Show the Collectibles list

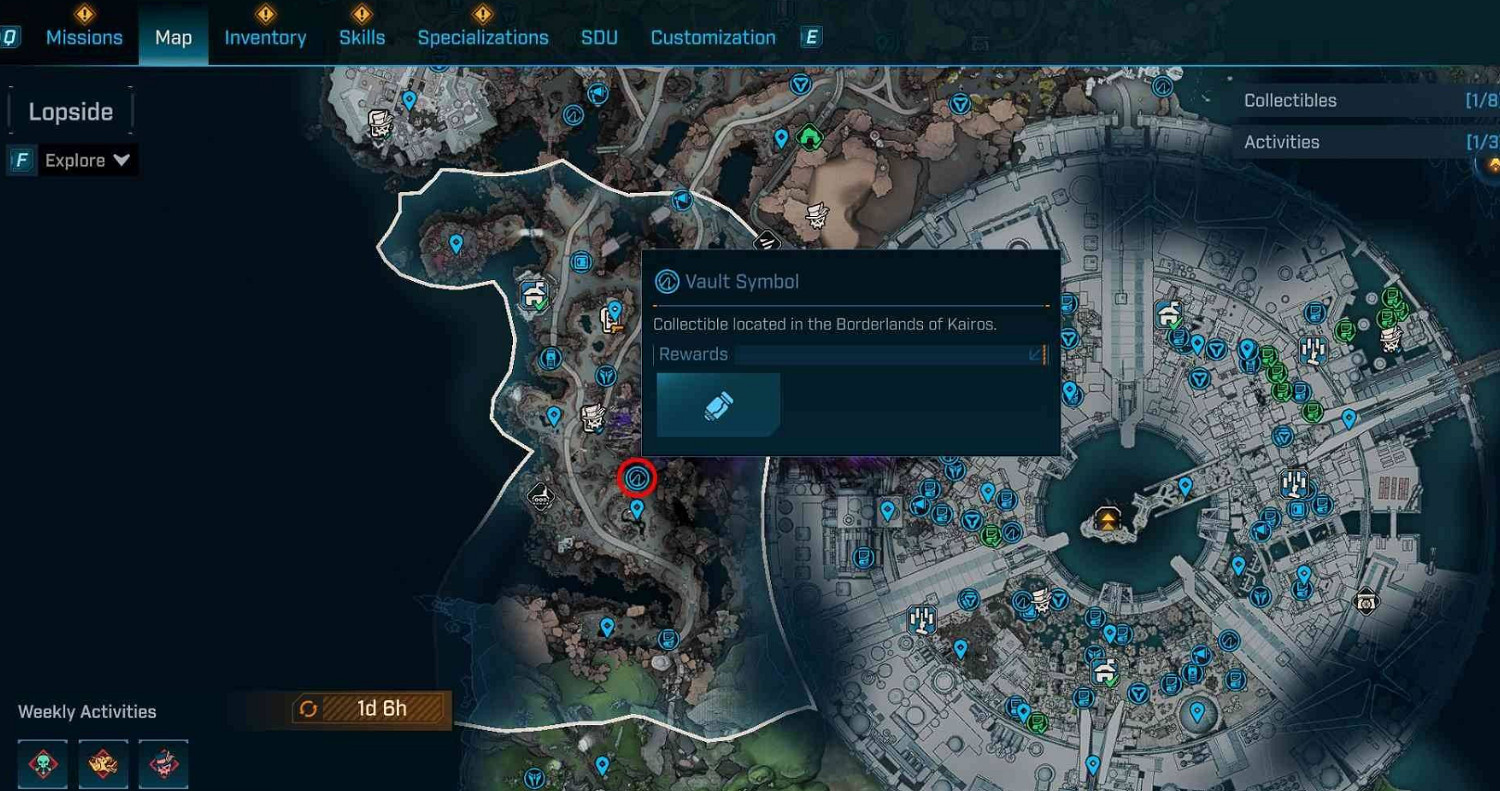1365,100
